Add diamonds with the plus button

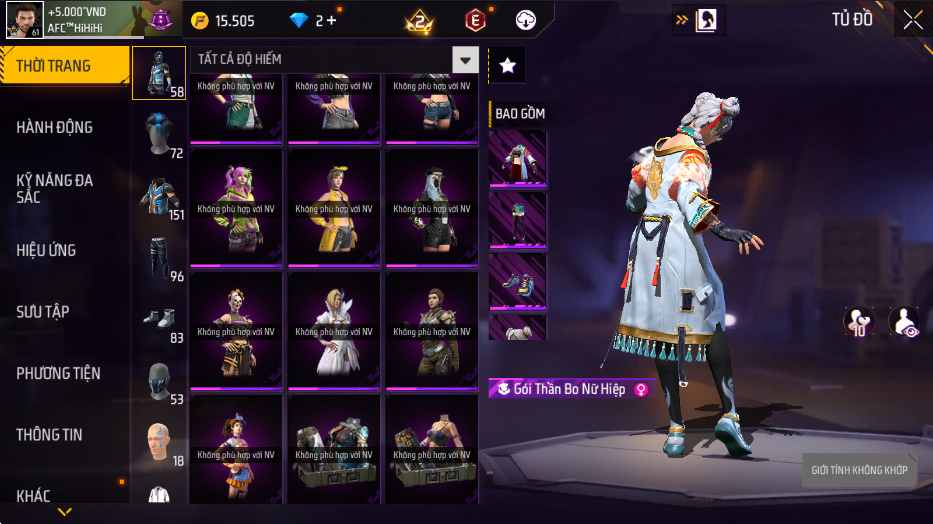tap(332, 20)
